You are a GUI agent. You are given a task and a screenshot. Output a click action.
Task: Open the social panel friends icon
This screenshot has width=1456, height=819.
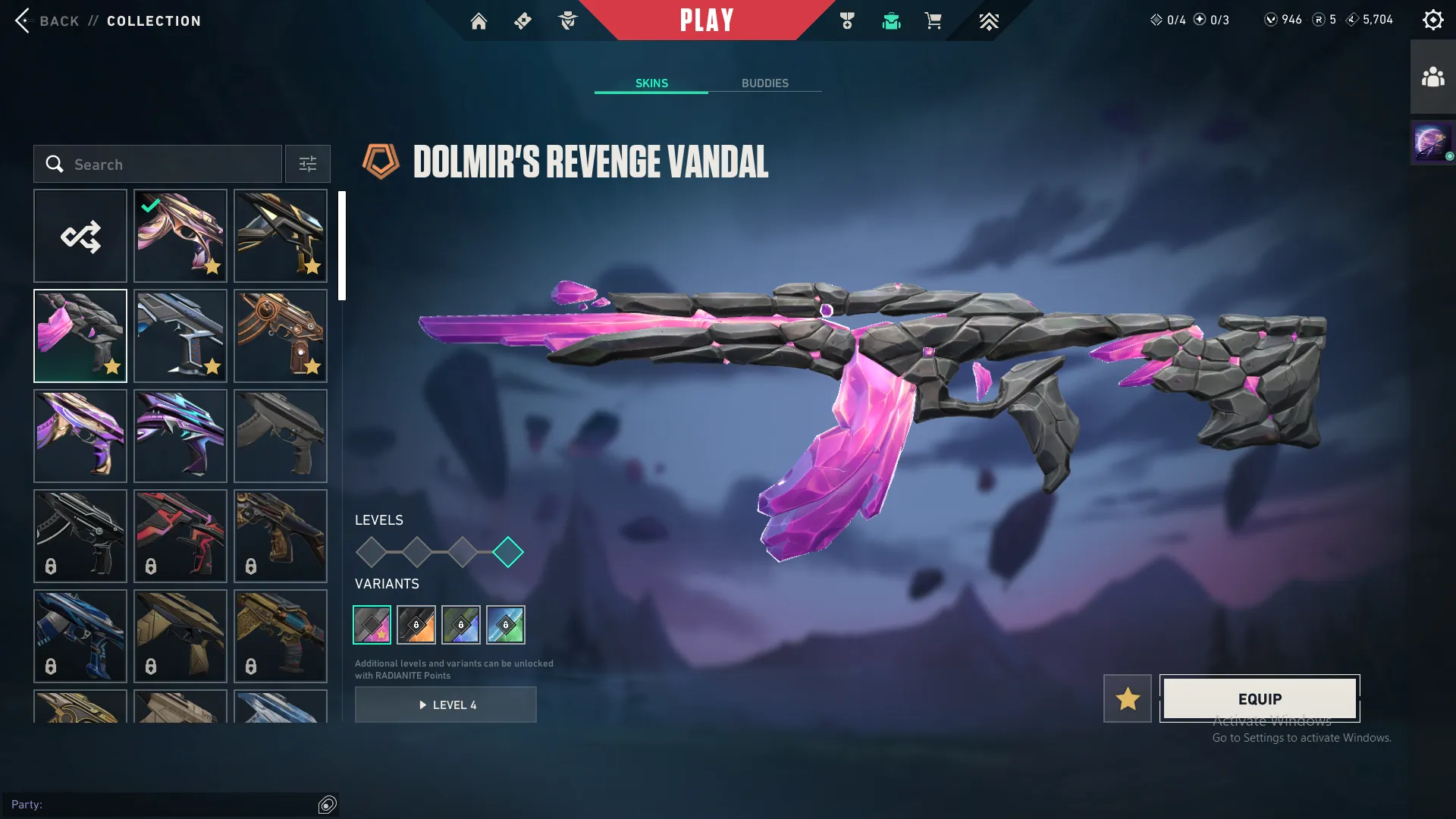[x=1432, y=75]
